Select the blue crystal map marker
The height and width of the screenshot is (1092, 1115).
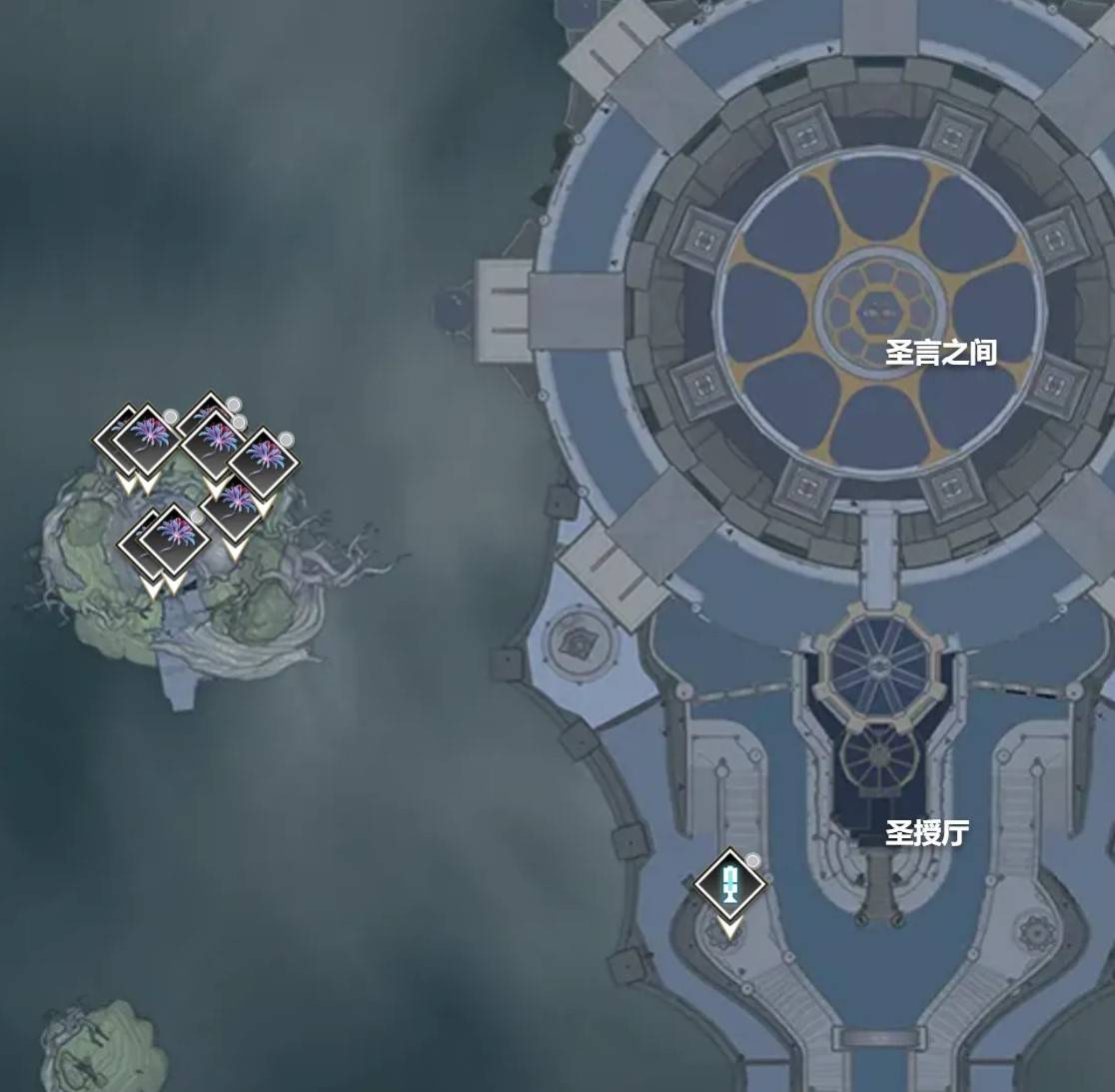tap(730, 884)
